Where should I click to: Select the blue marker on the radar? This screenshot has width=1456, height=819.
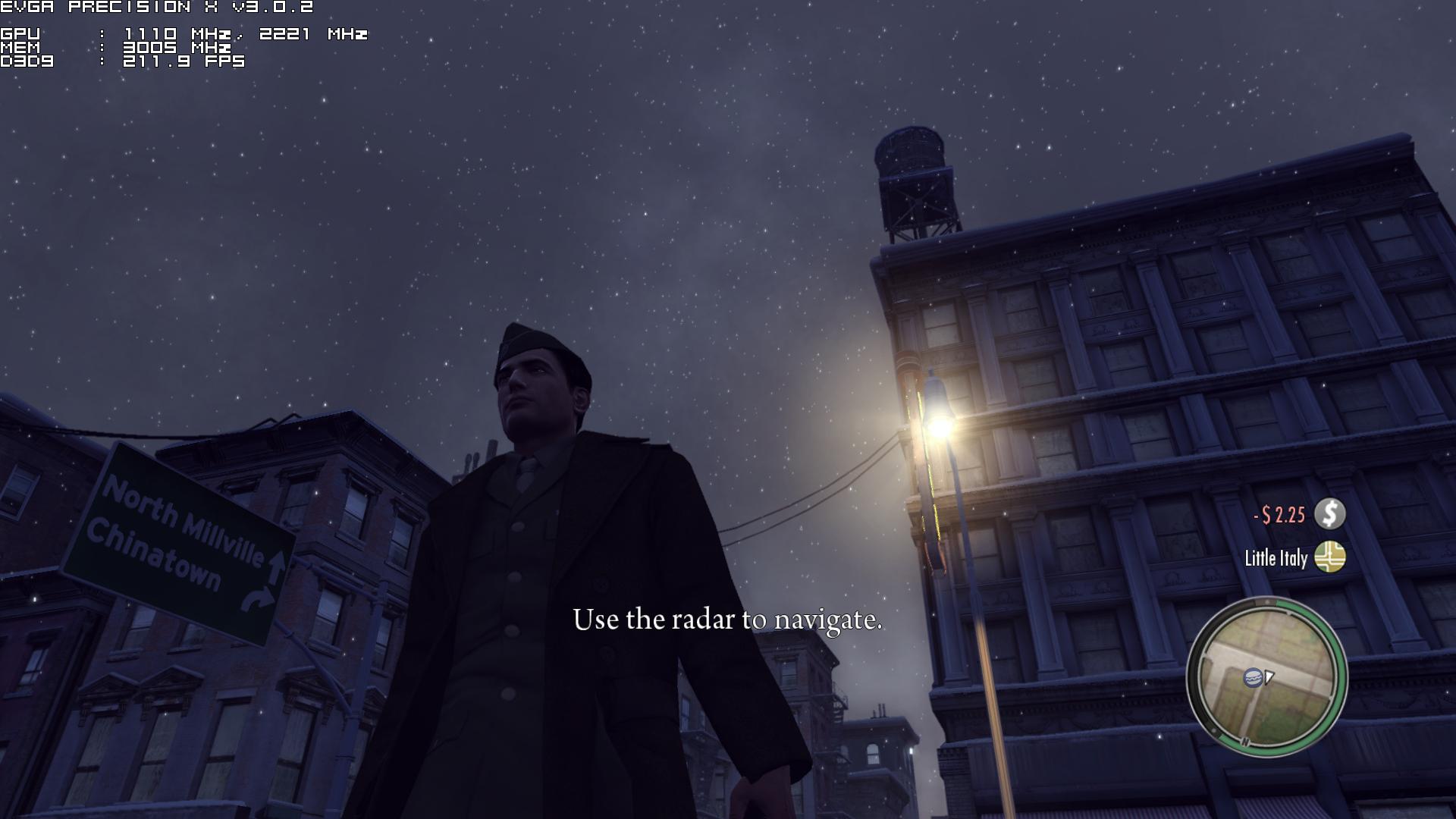click(1252, 677)
